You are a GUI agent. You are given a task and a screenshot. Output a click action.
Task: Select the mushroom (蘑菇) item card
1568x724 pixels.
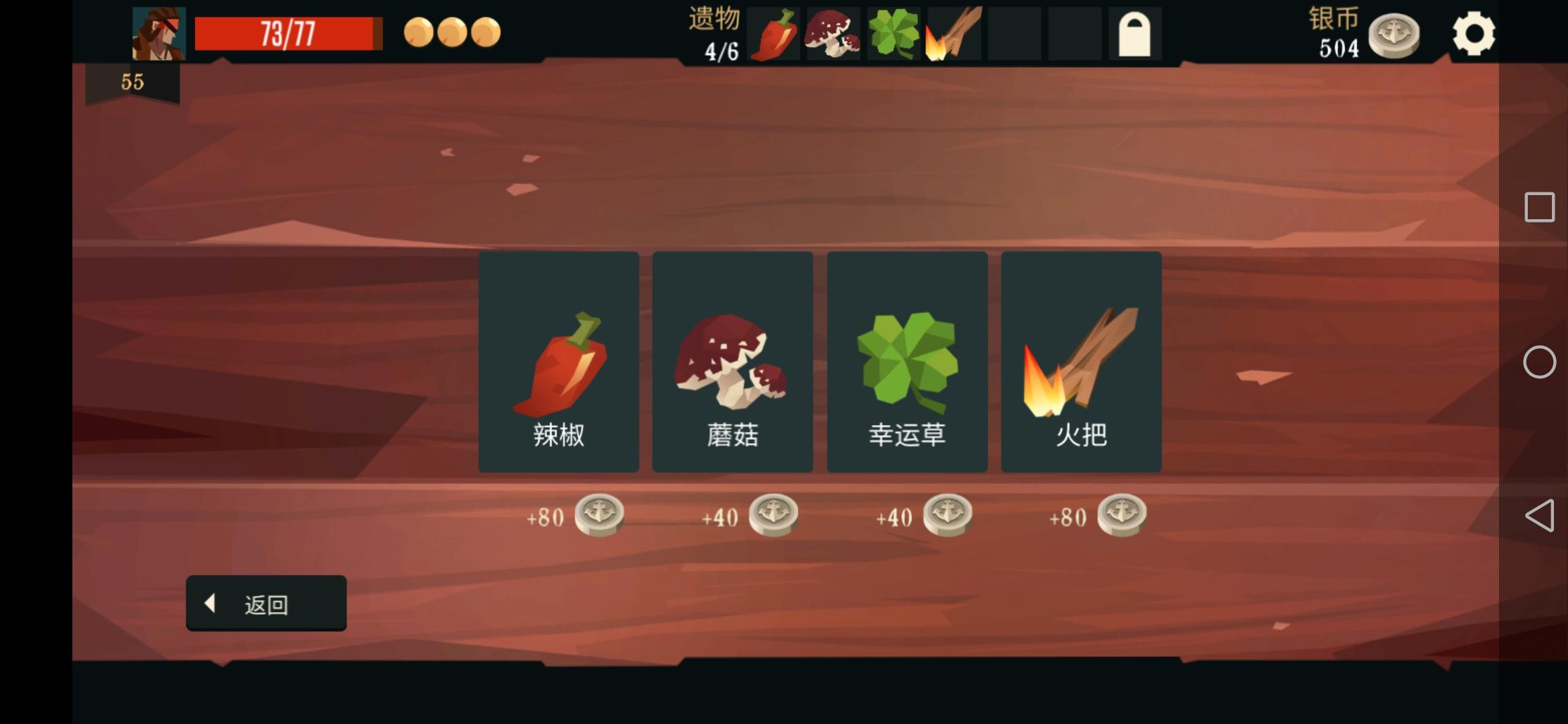click(x=732, y=362)
